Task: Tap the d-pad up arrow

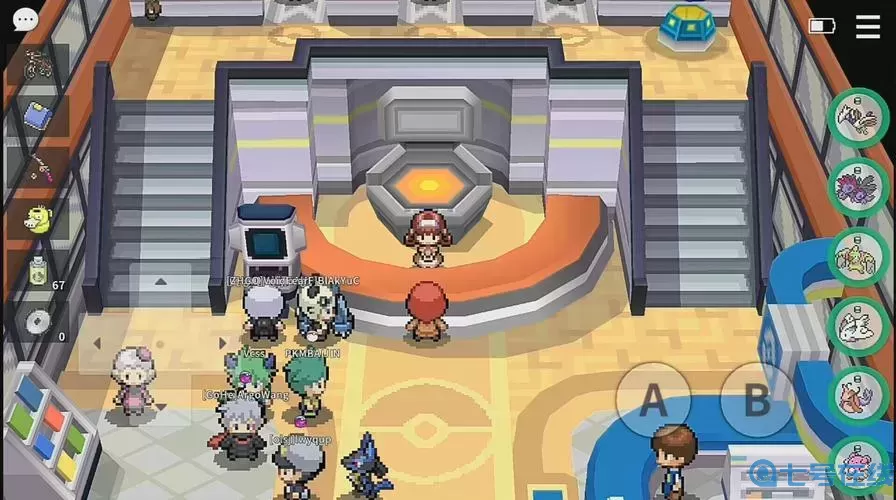Action: tap(159, 283)
